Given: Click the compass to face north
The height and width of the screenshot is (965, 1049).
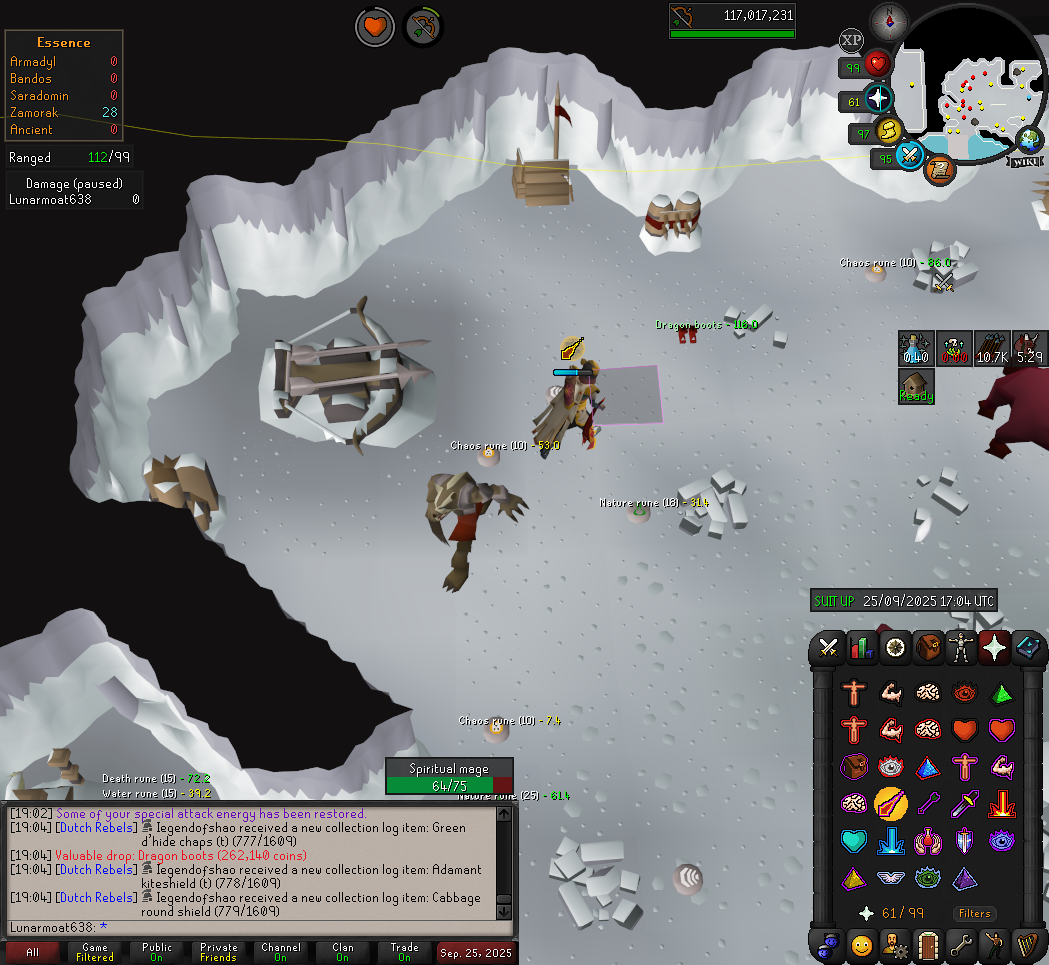Looking at the screenshot, I should pos(888,19).
